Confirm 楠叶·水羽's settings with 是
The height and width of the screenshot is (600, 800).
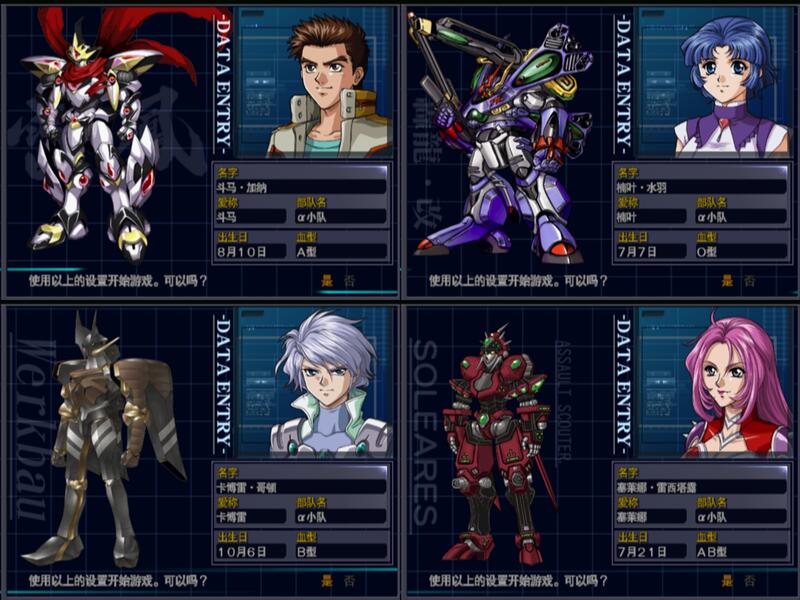coord(727,280)
